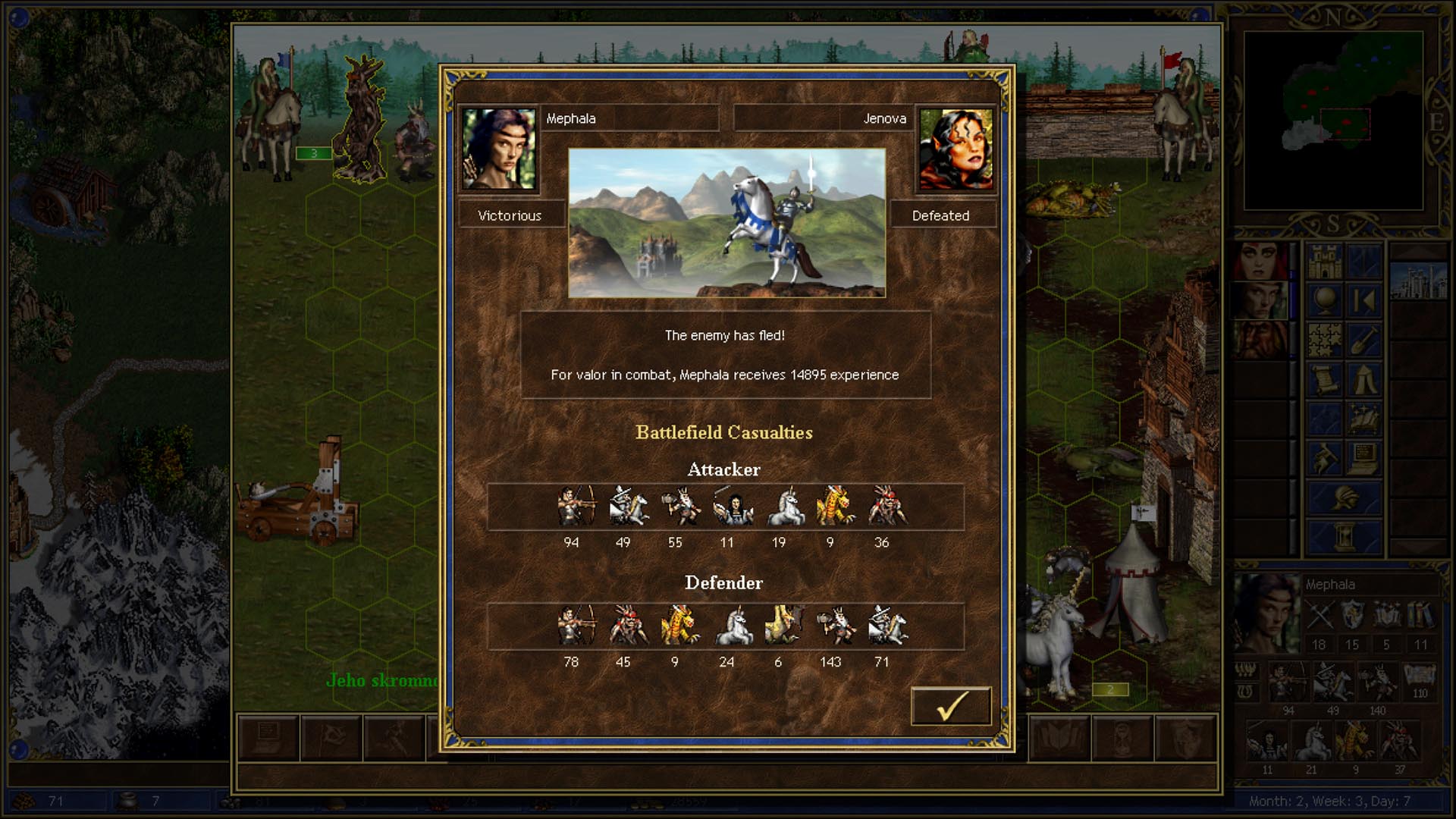Activate the dig shovel button

[1363, 340]
